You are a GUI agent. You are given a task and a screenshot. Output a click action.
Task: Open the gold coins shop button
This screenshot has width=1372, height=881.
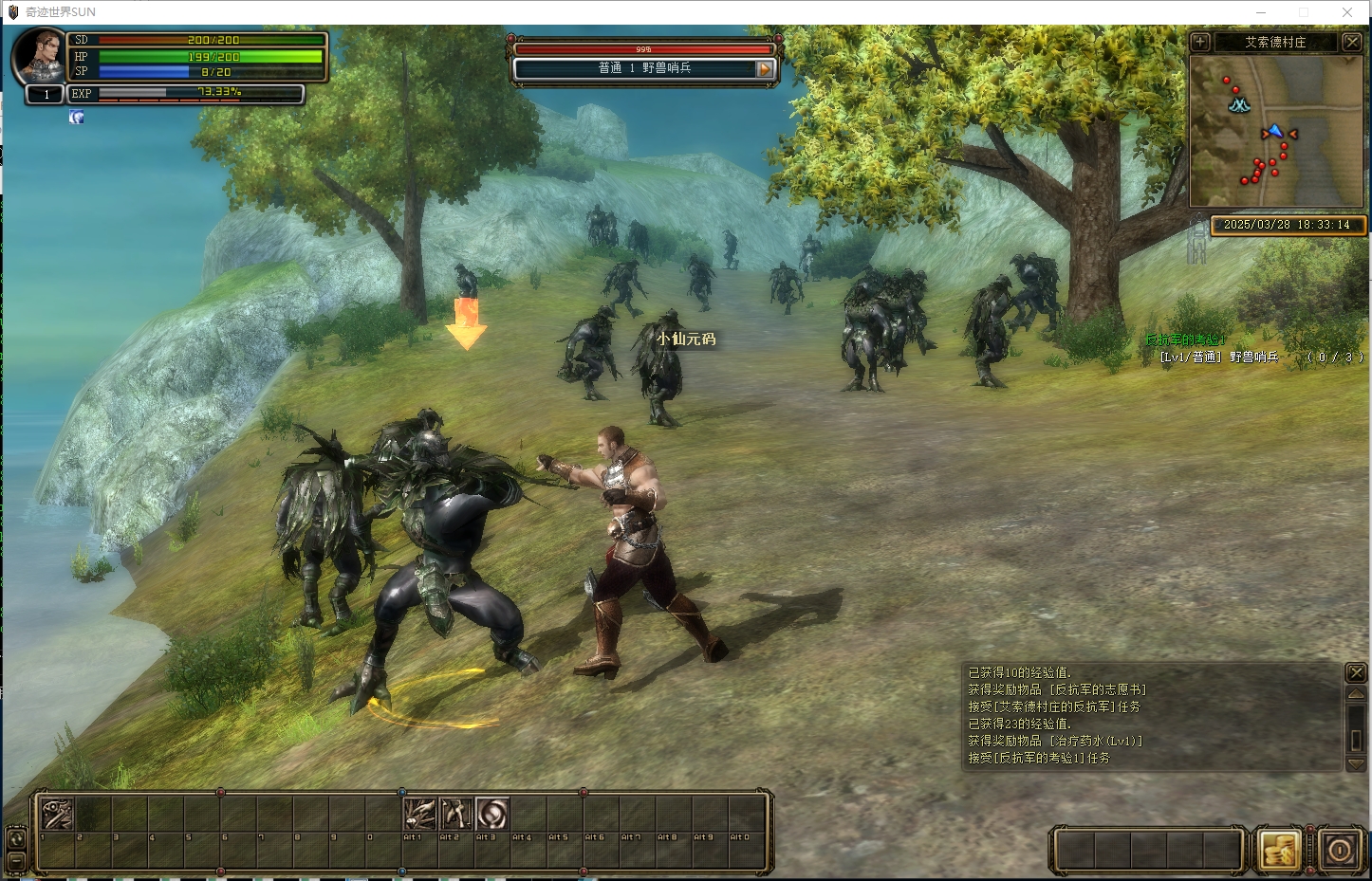[1278, 850]
